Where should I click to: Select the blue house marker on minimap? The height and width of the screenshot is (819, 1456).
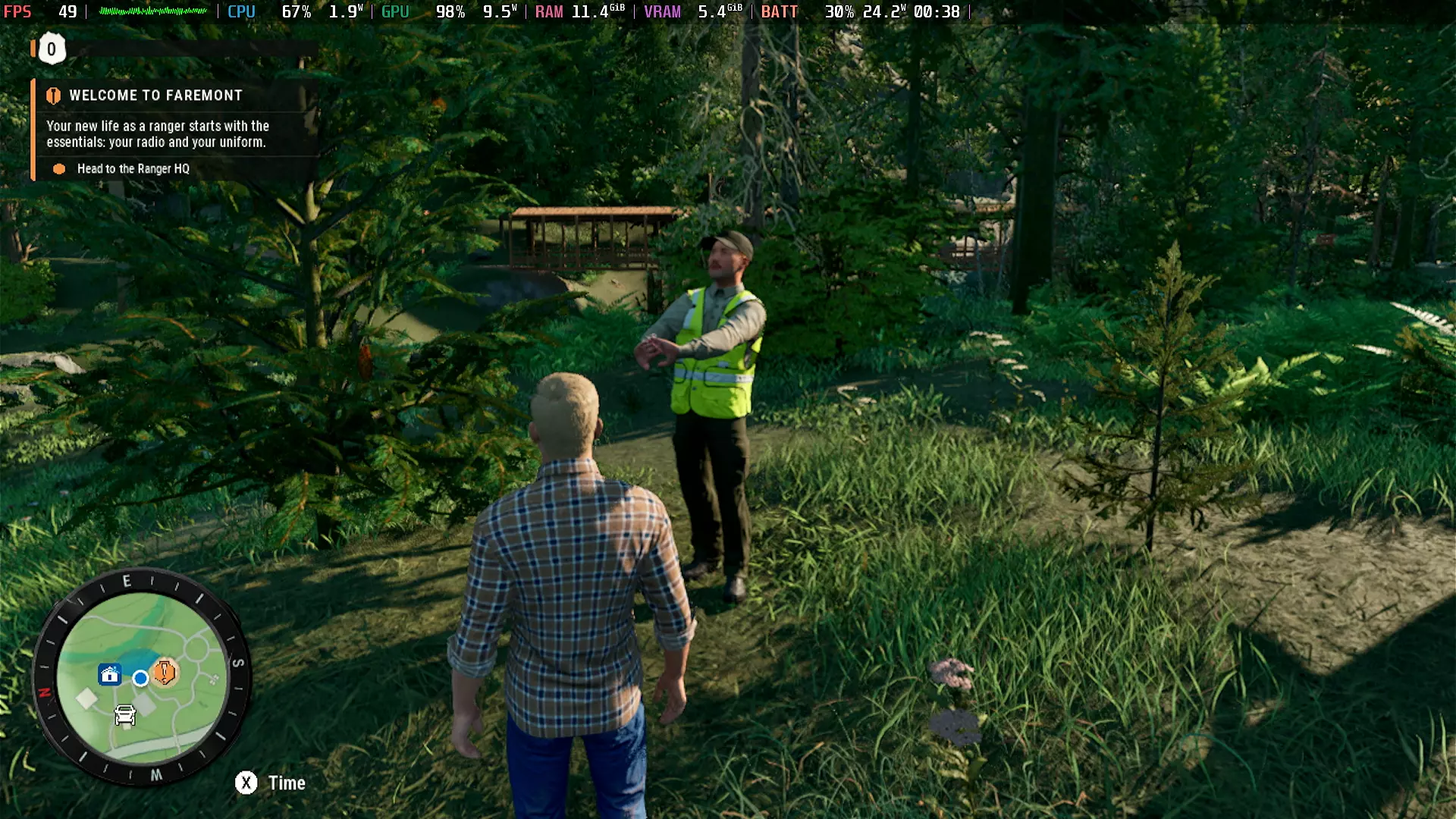[110, 674]
